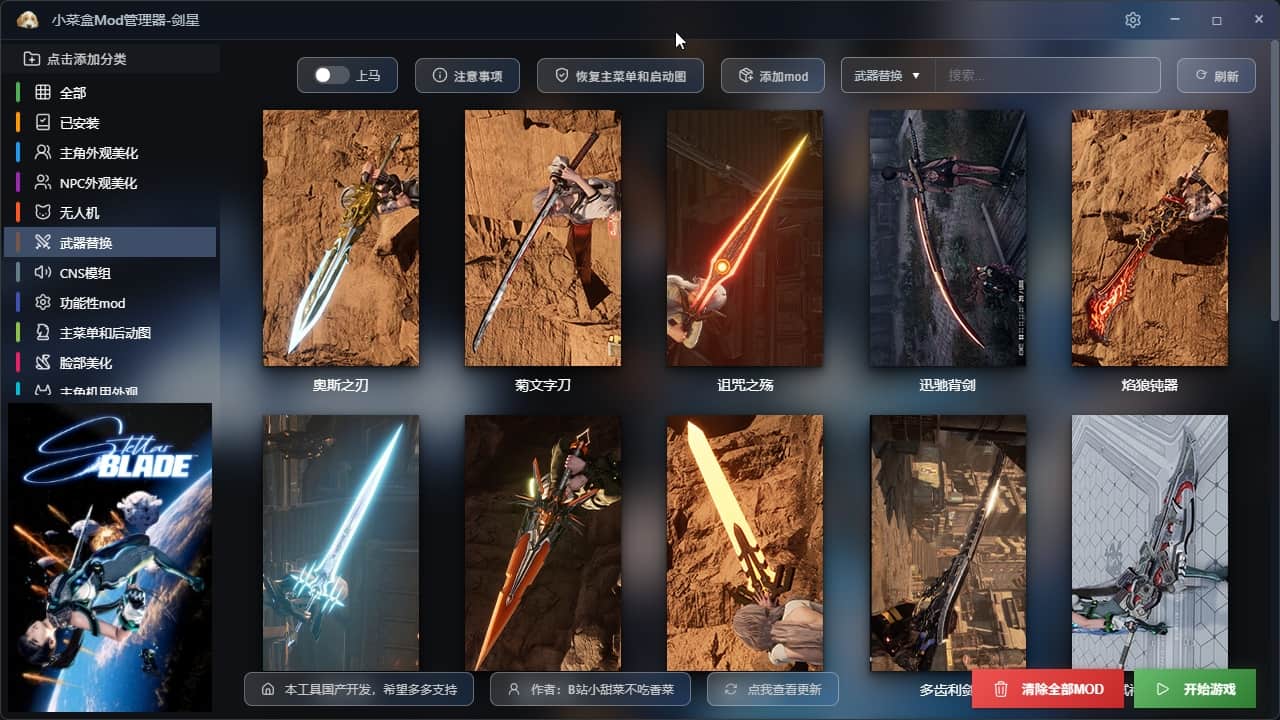
Task: Select the 主角外观美化 category
Action: [98, 153]
